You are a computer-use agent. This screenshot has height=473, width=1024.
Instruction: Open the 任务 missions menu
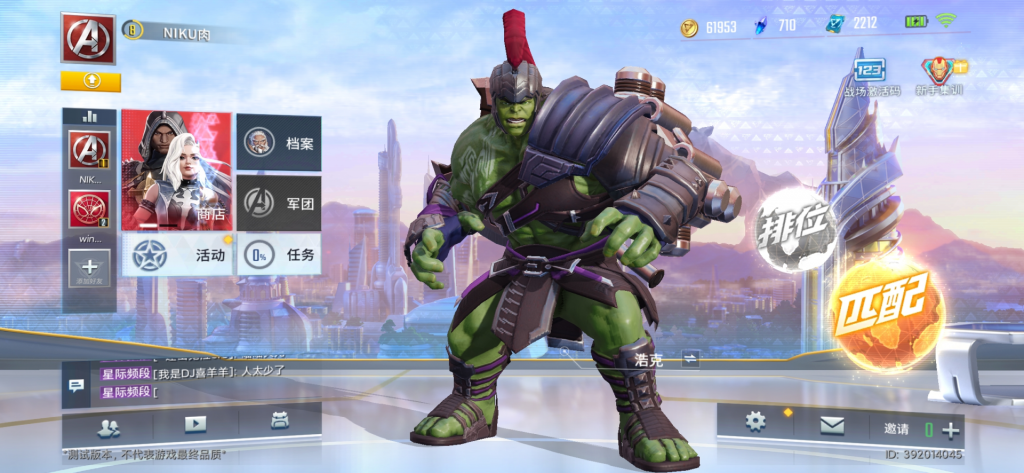[279, 255]
